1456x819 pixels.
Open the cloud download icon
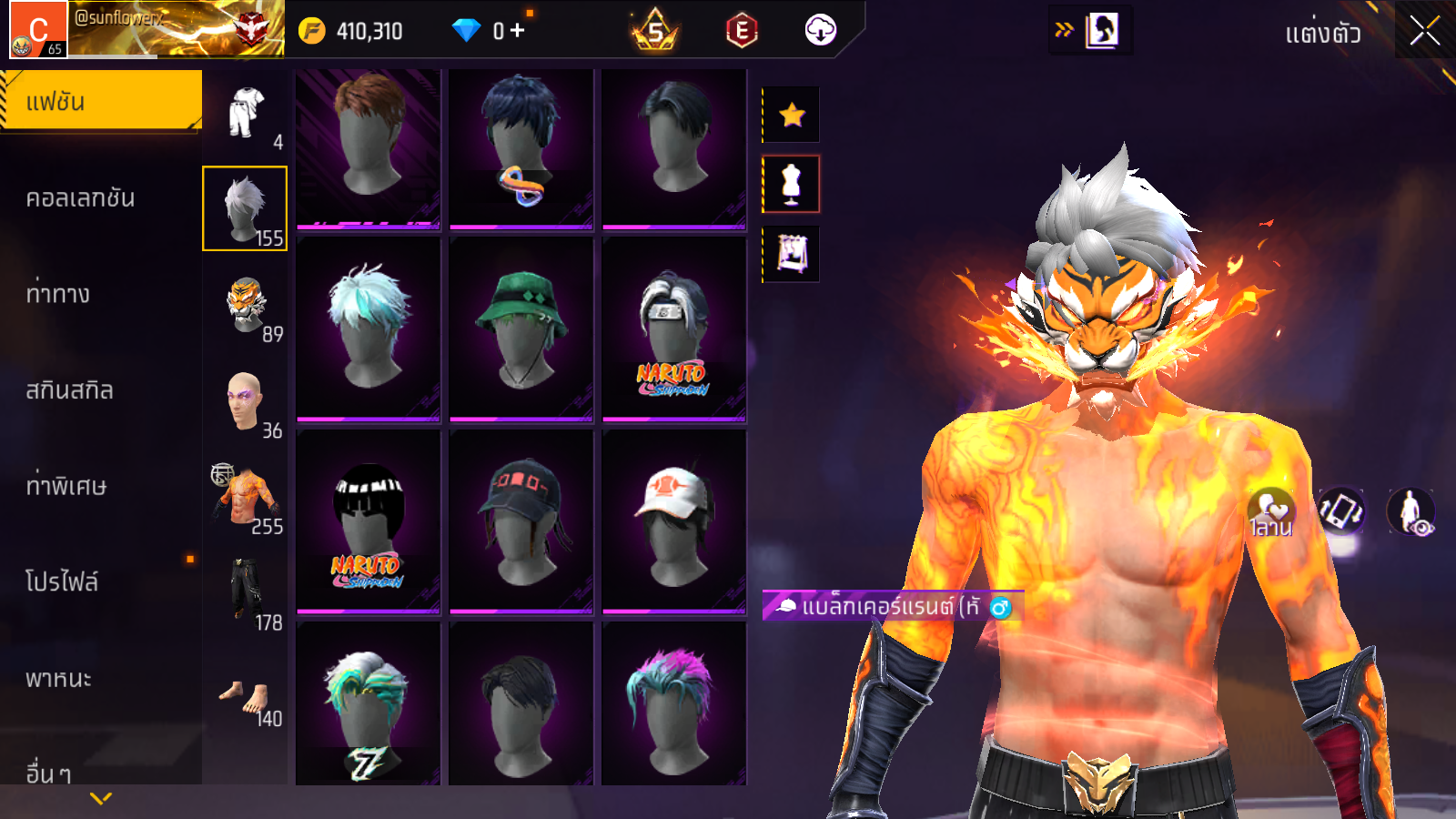820,30
